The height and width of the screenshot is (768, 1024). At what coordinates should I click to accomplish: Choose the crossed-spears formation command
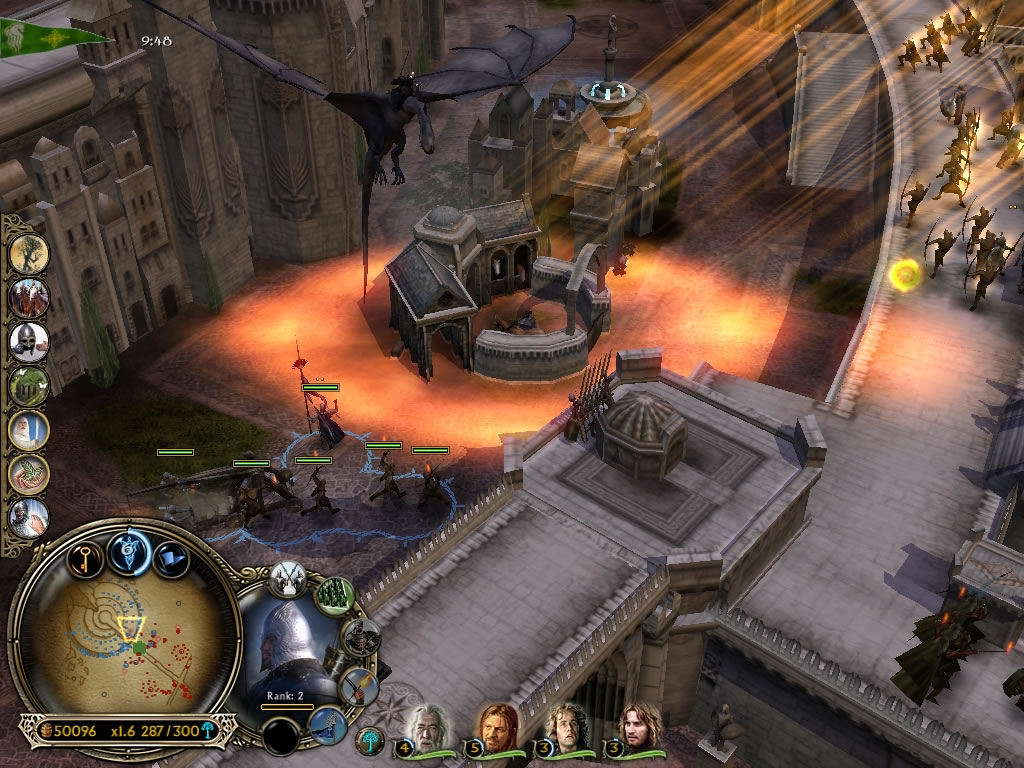click(287, 579)
